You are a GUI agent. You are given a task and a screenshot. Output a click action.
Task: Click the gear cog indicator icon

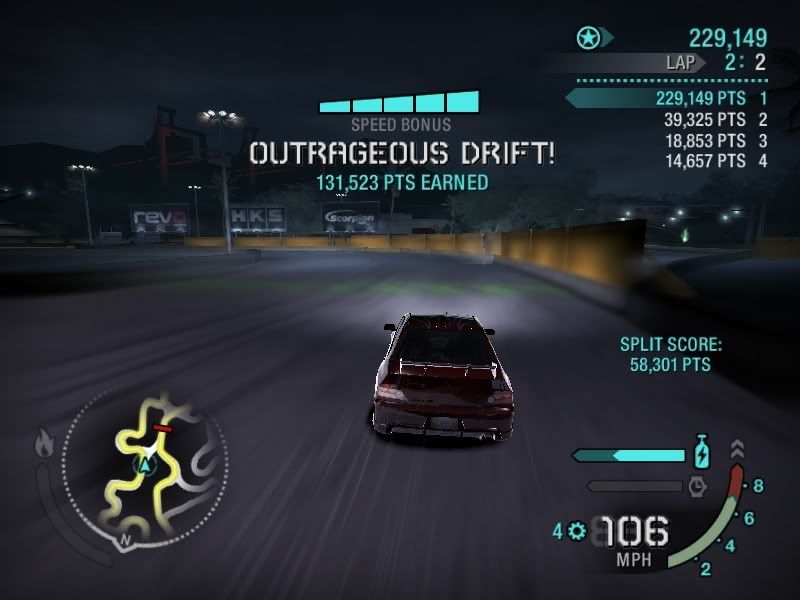coord(576,531)
